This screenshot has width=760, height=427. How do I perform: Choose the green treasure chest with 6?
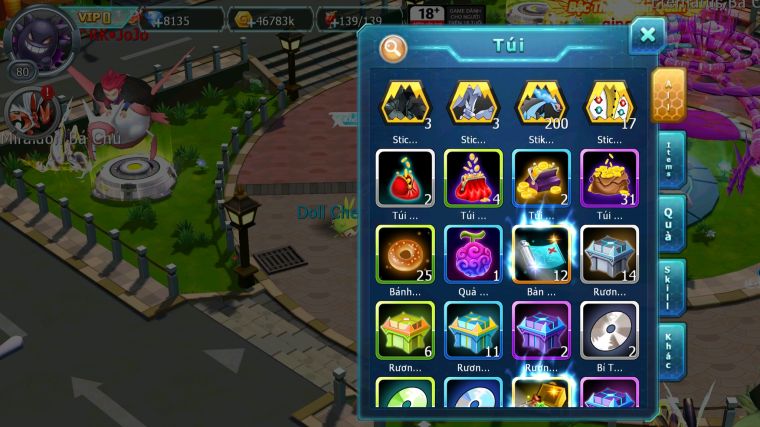click(404, 329)
